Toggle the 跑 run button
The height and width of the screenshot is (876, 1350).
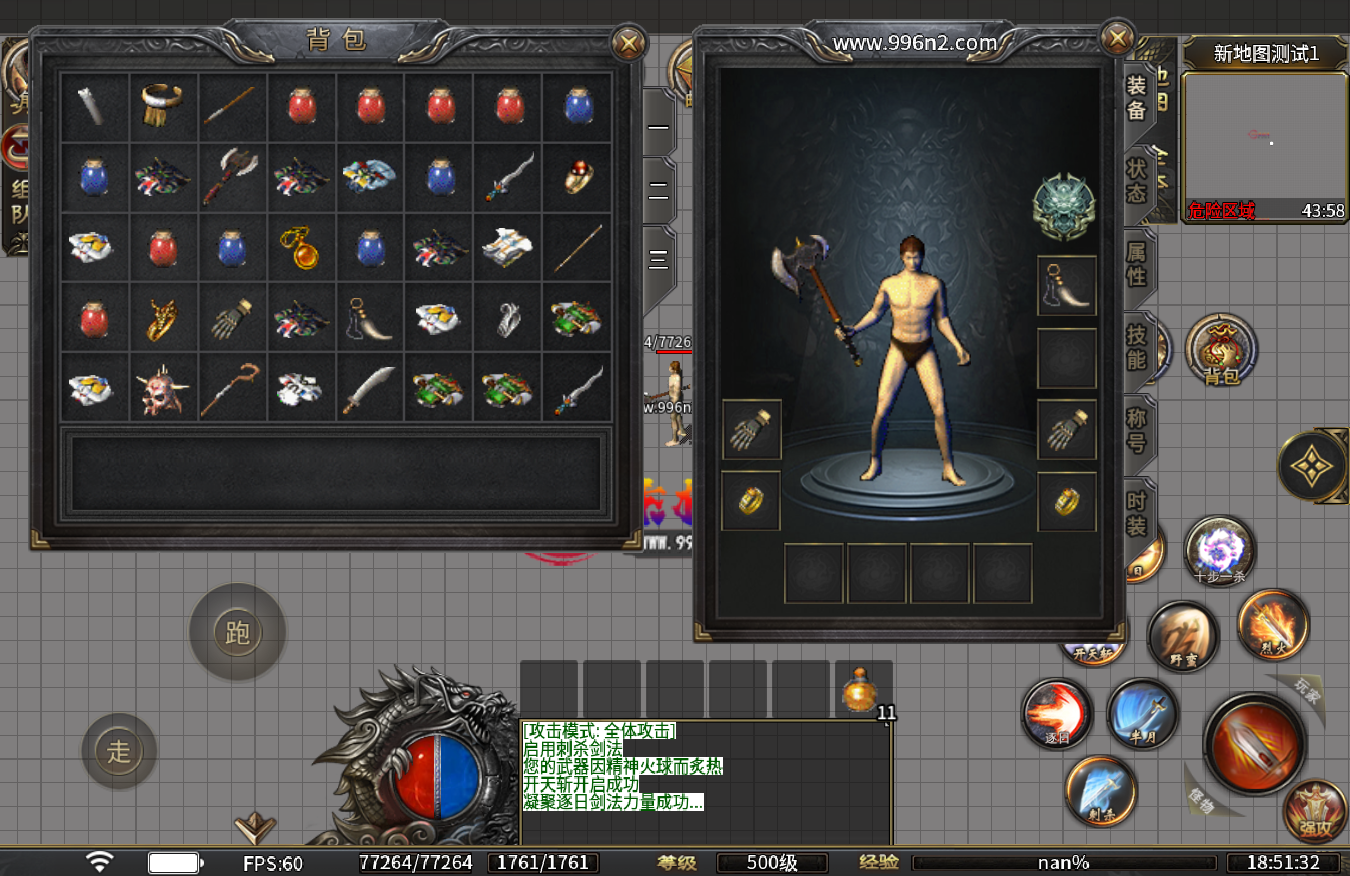click(238, 632)
